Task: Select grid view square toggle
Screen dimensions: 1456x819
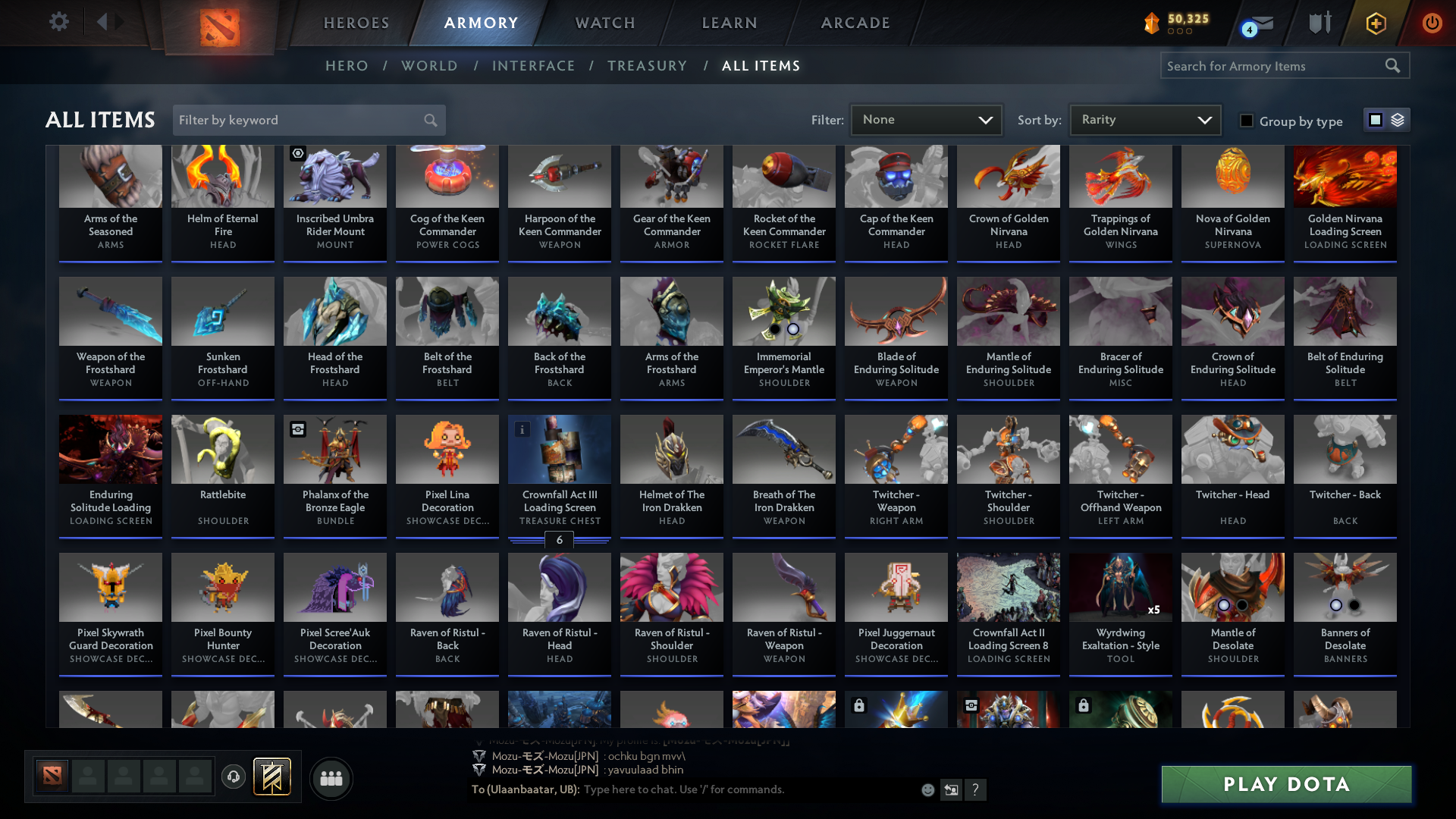Action: (x=1376, y=119)
